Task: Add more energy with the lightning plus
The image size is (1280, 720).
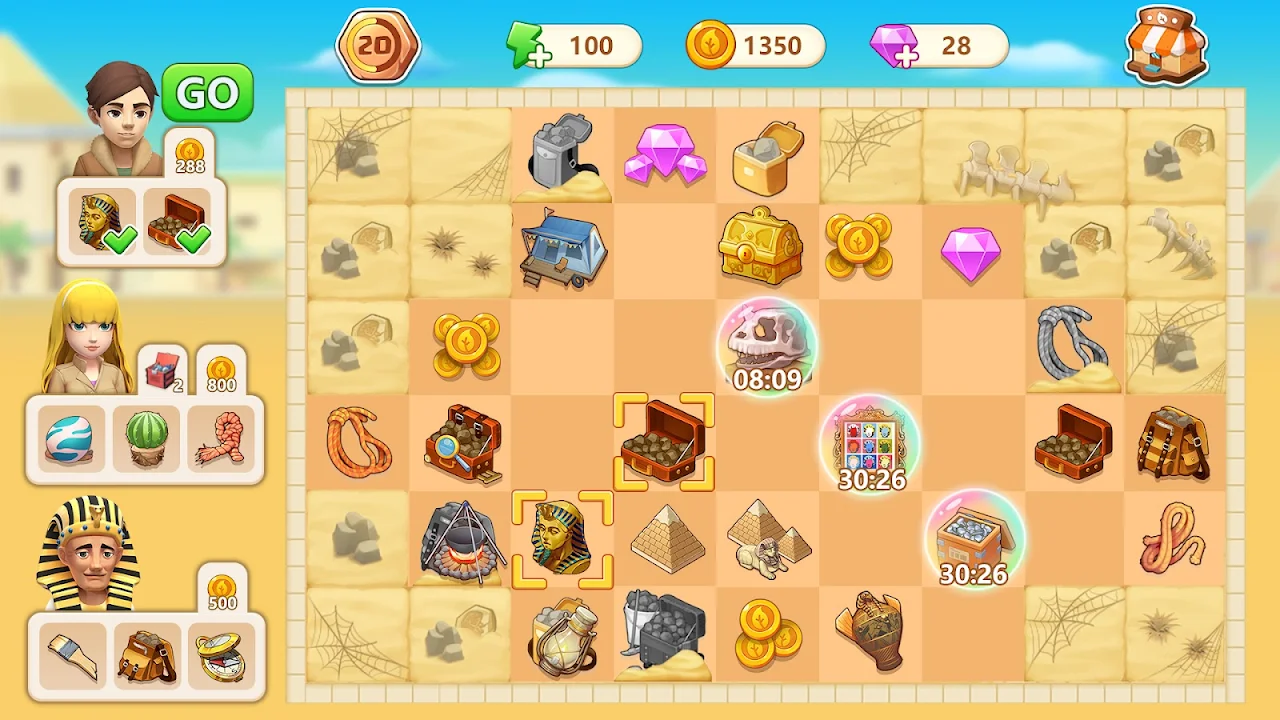Action: click(x=529, y=47)
